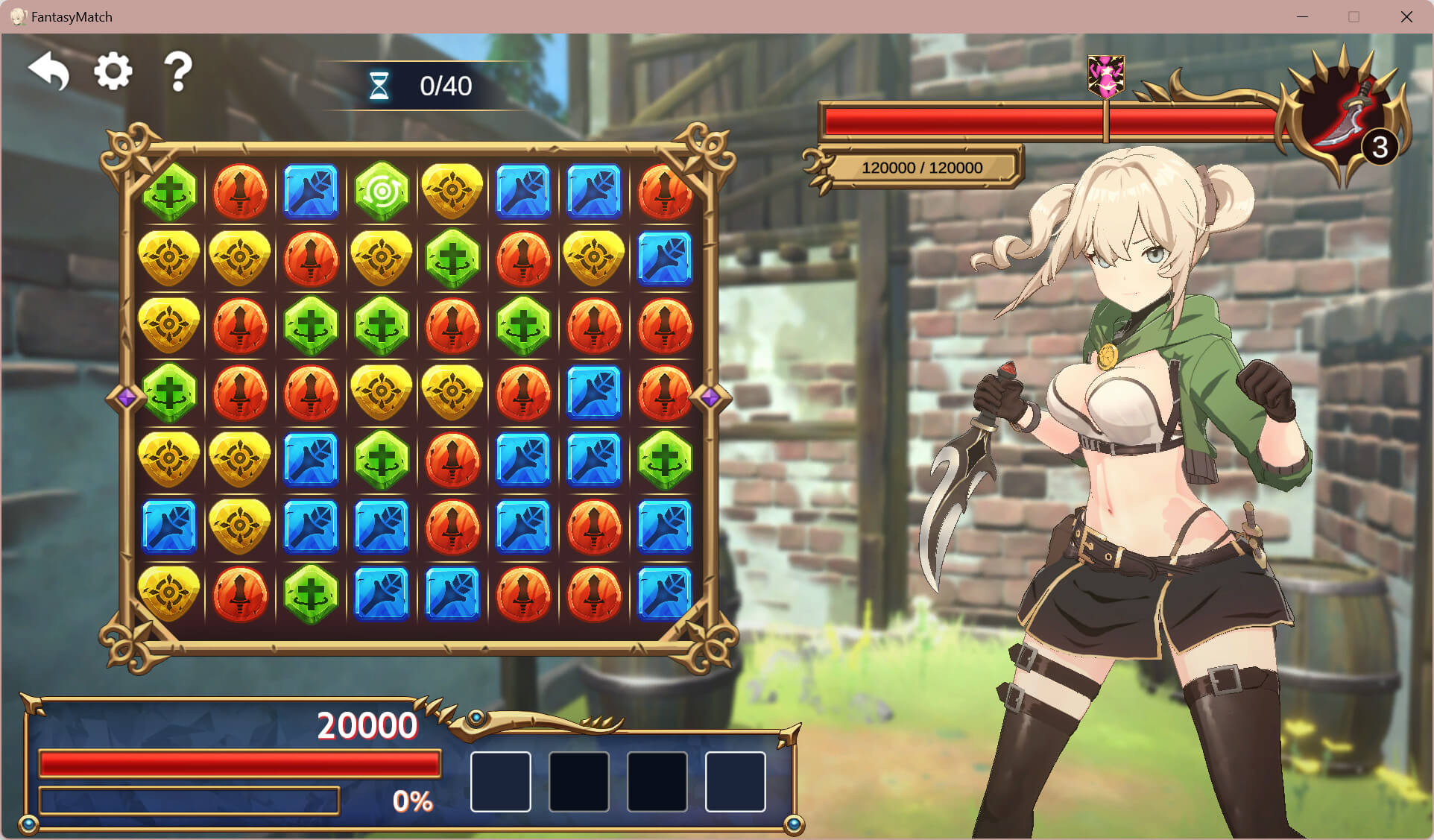The height and width of the screenshot is (840, 1434).
Task: Show help with the question mark
Action: tap(178, 72)
